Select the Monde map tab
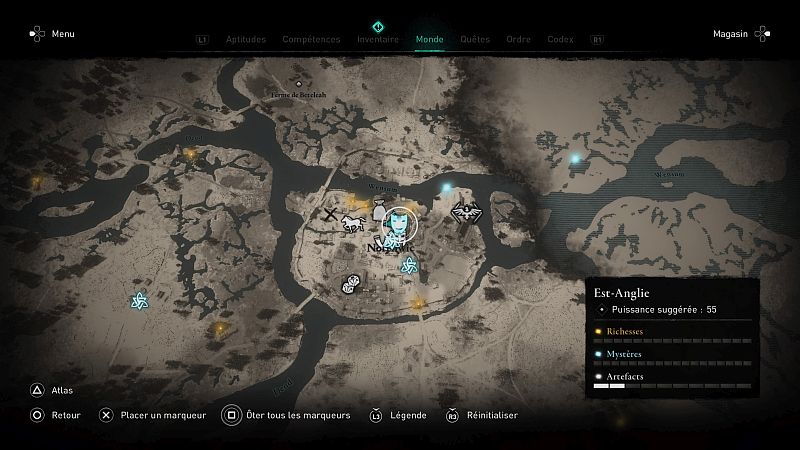Image resolution: width=800 pixels, height=450 pixels. click(430, 40)
